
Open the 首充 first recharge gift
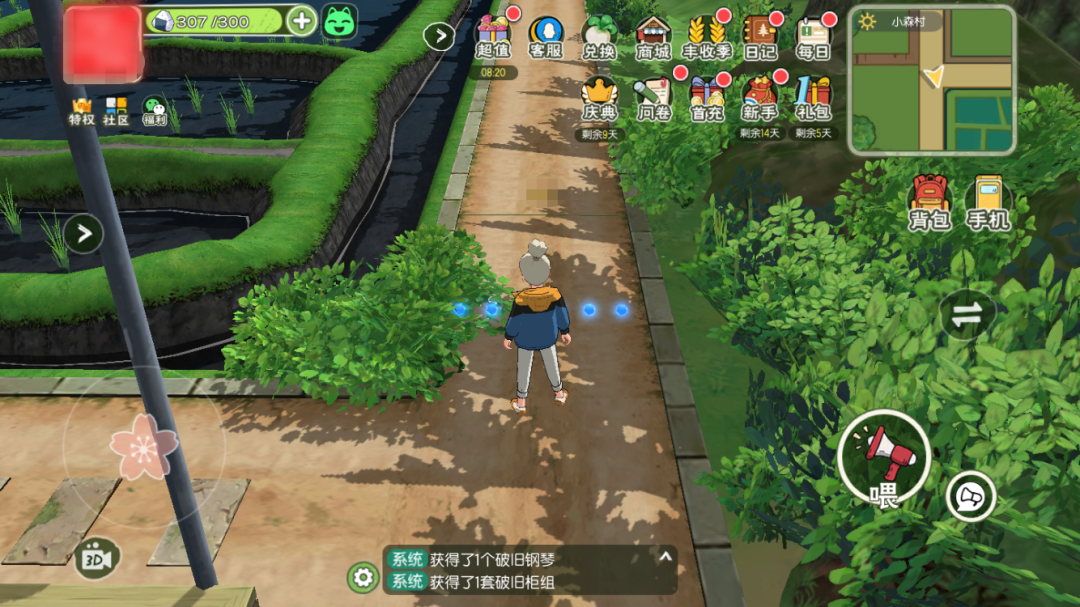pos(707,98)
